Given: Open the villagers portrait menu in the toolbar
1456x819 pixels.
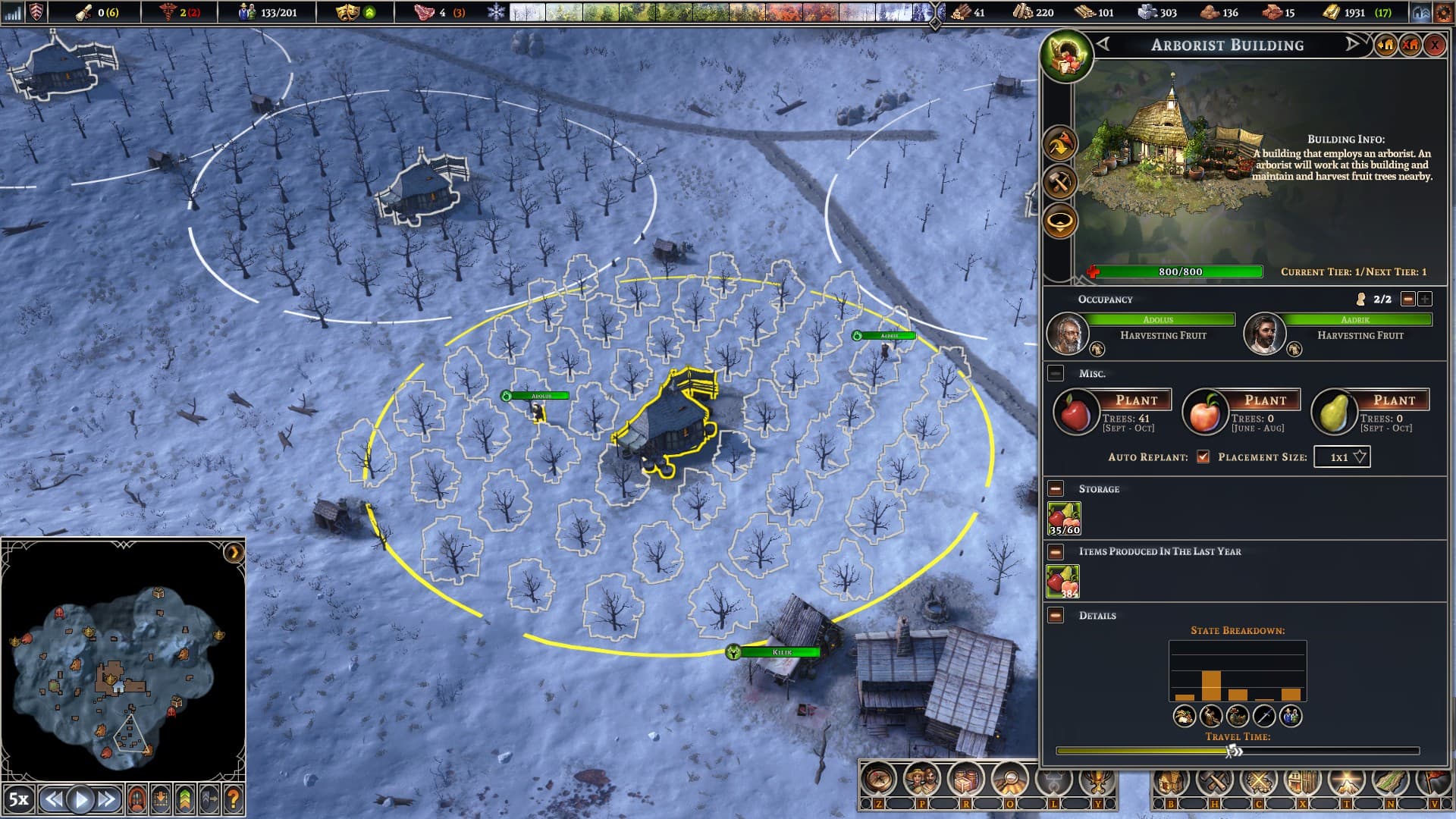Looking at the screenshot, I should tap(922, 779).
